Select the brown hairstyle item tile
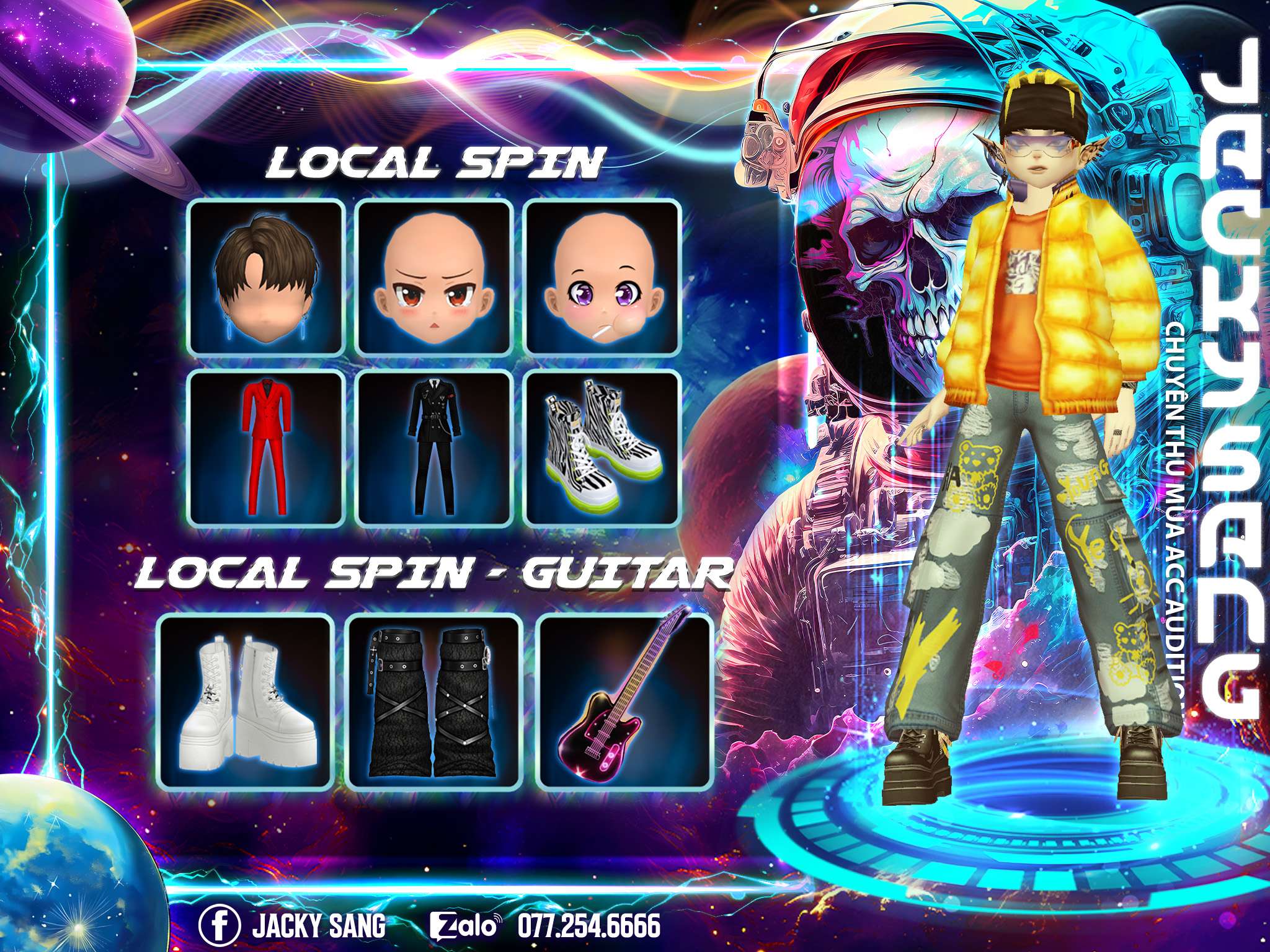 [267, 277]
